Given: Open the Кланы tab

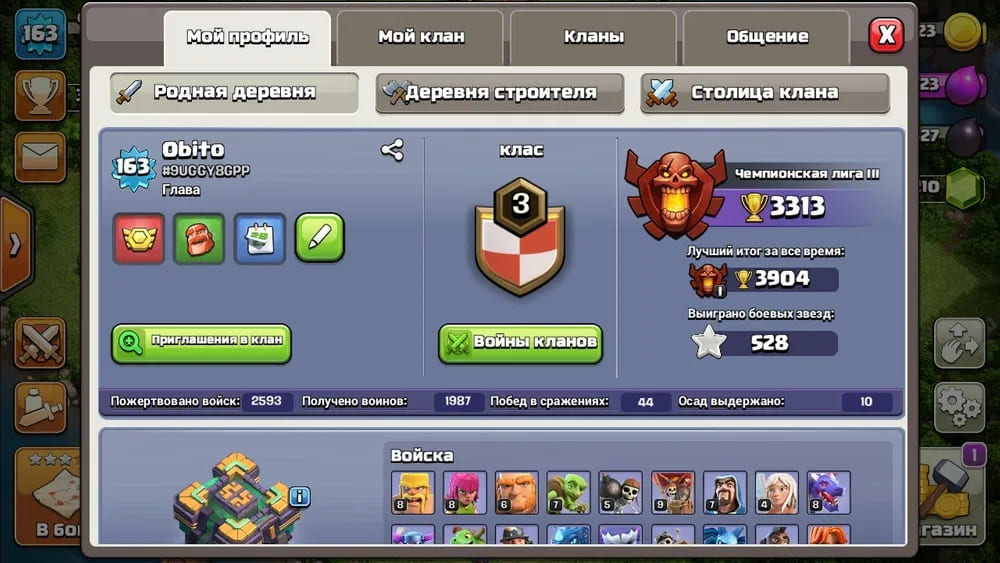Looking at the screenshot, I should pyautogui.click(x=594, y=37).
